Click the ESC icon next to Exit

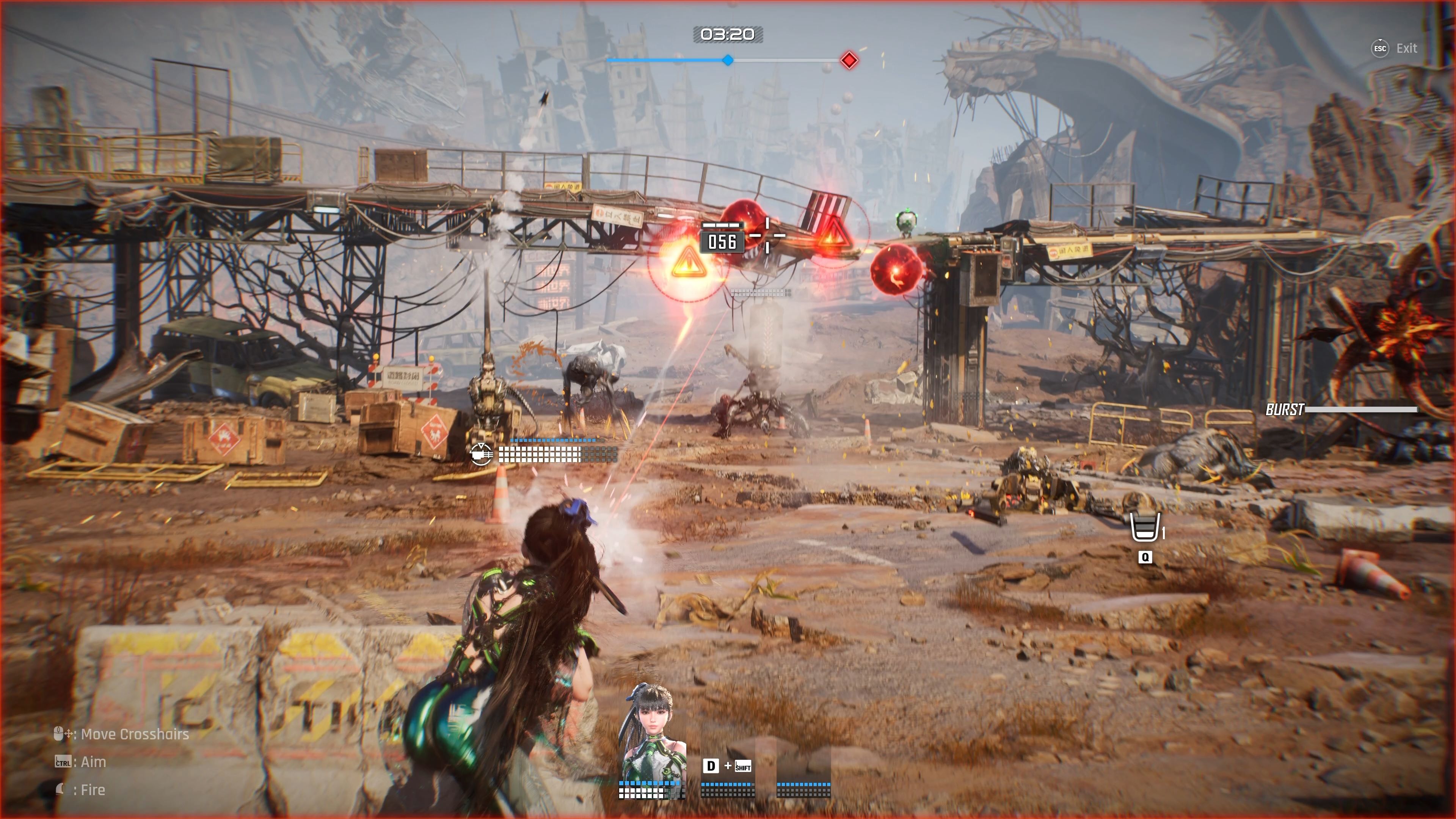(1380, 49)
